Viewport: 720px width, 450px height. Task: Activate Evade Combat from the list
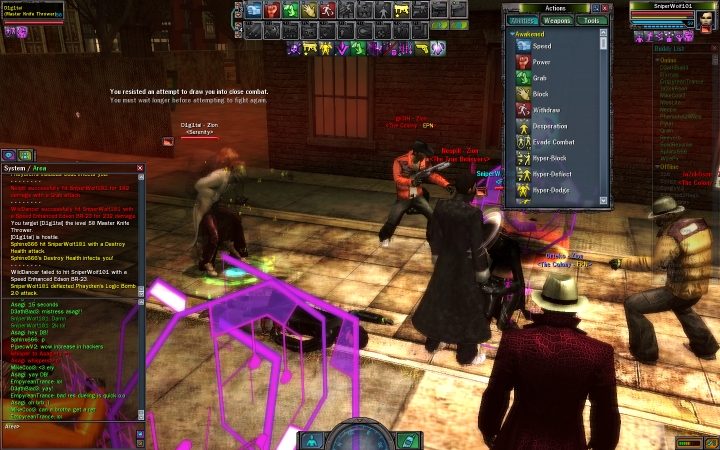pos(553,142)
